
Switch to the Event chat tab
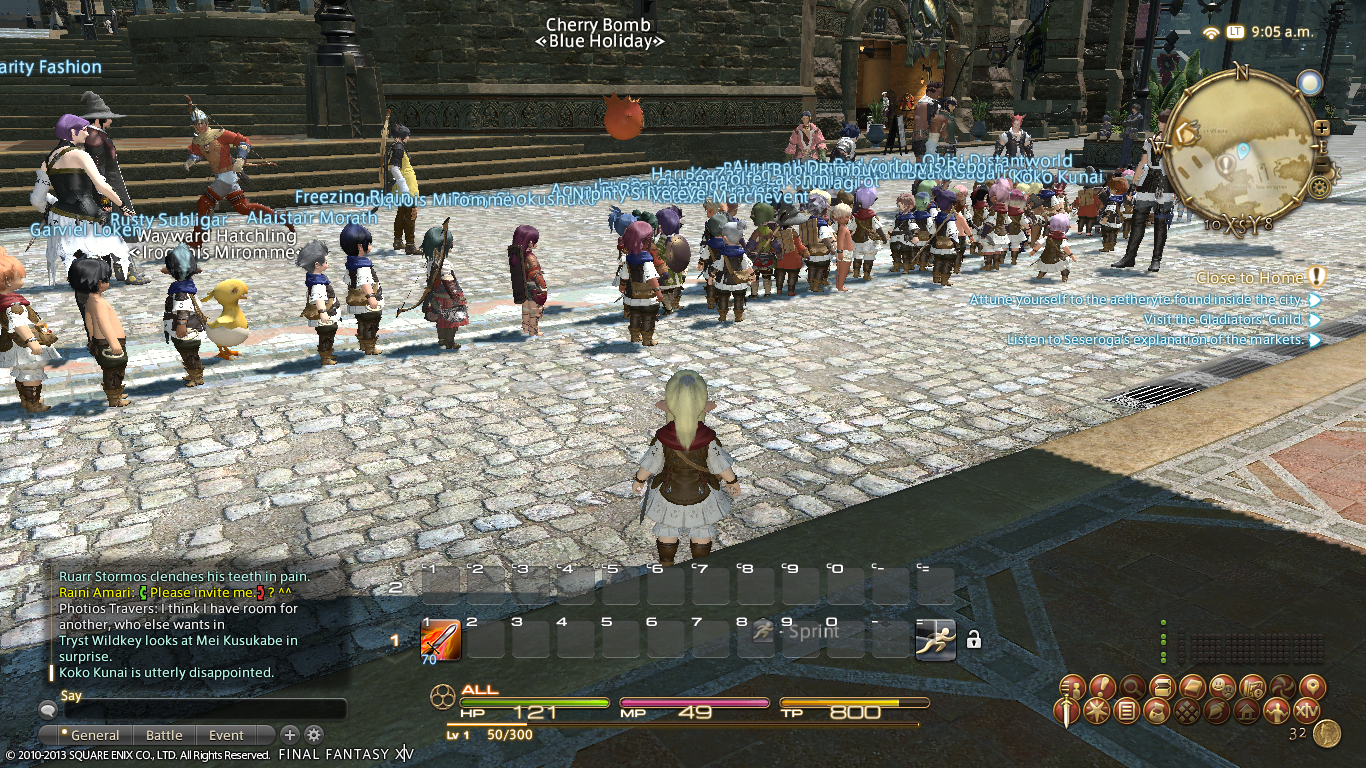coord(226,734)
